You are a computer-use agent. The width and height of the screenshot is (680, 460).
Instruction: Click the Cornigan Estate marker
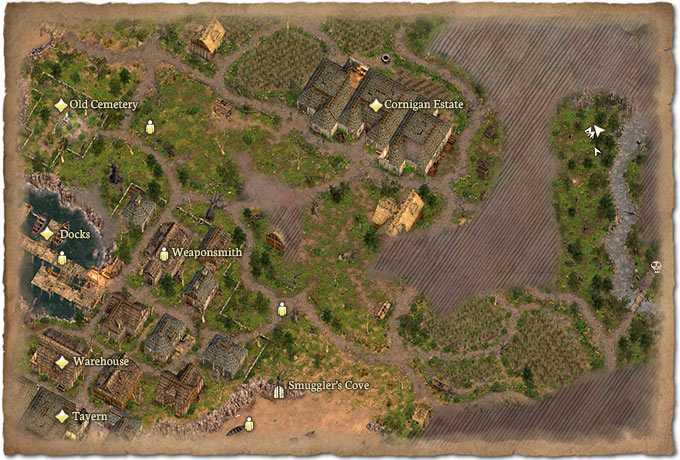(x=376, y=105)
